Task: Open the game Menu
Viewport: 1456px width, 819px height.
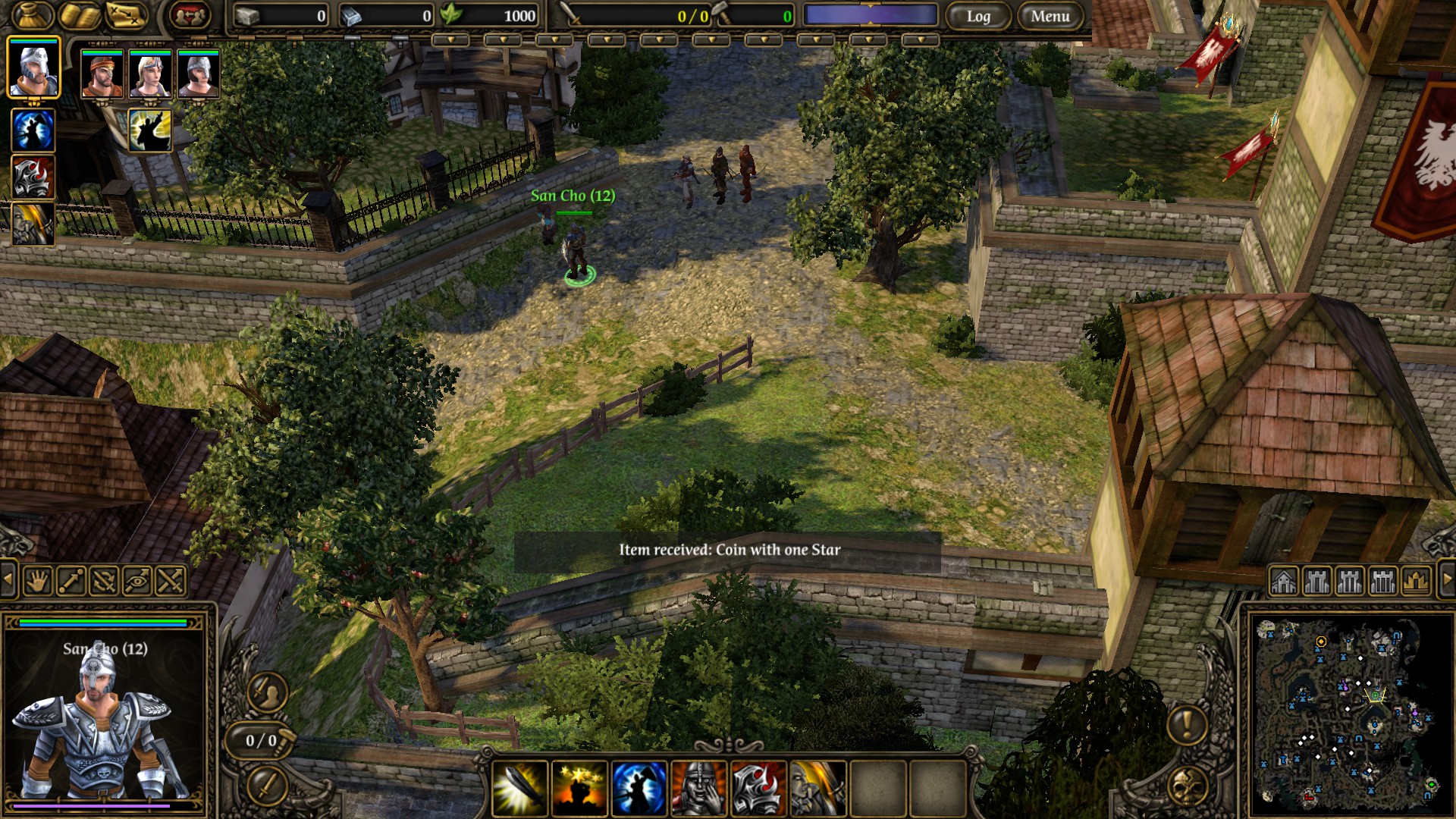Action: tap(1050, 16)
